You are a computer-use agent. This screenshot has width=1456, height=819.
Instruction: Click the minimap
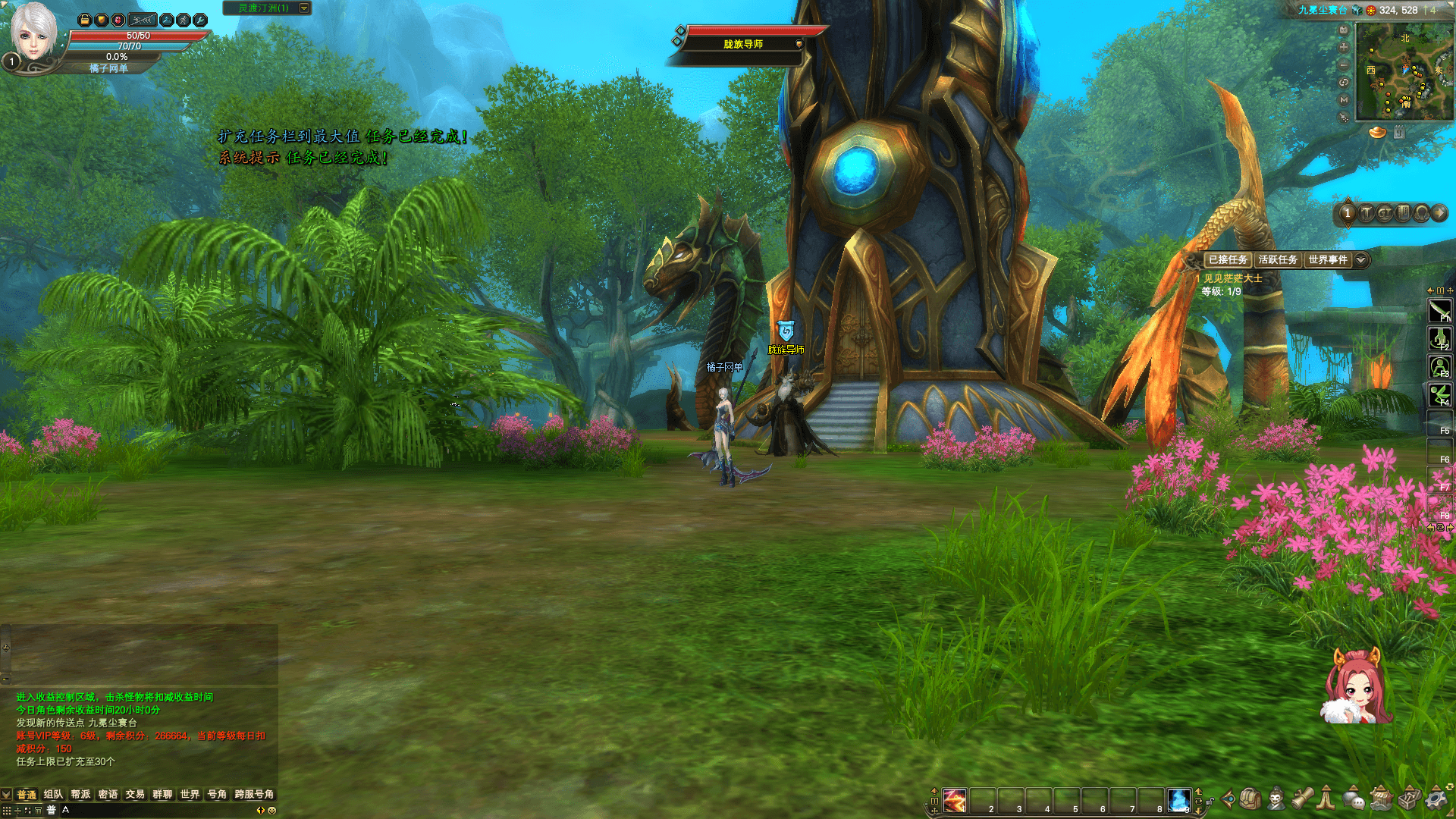[1404, 71]
